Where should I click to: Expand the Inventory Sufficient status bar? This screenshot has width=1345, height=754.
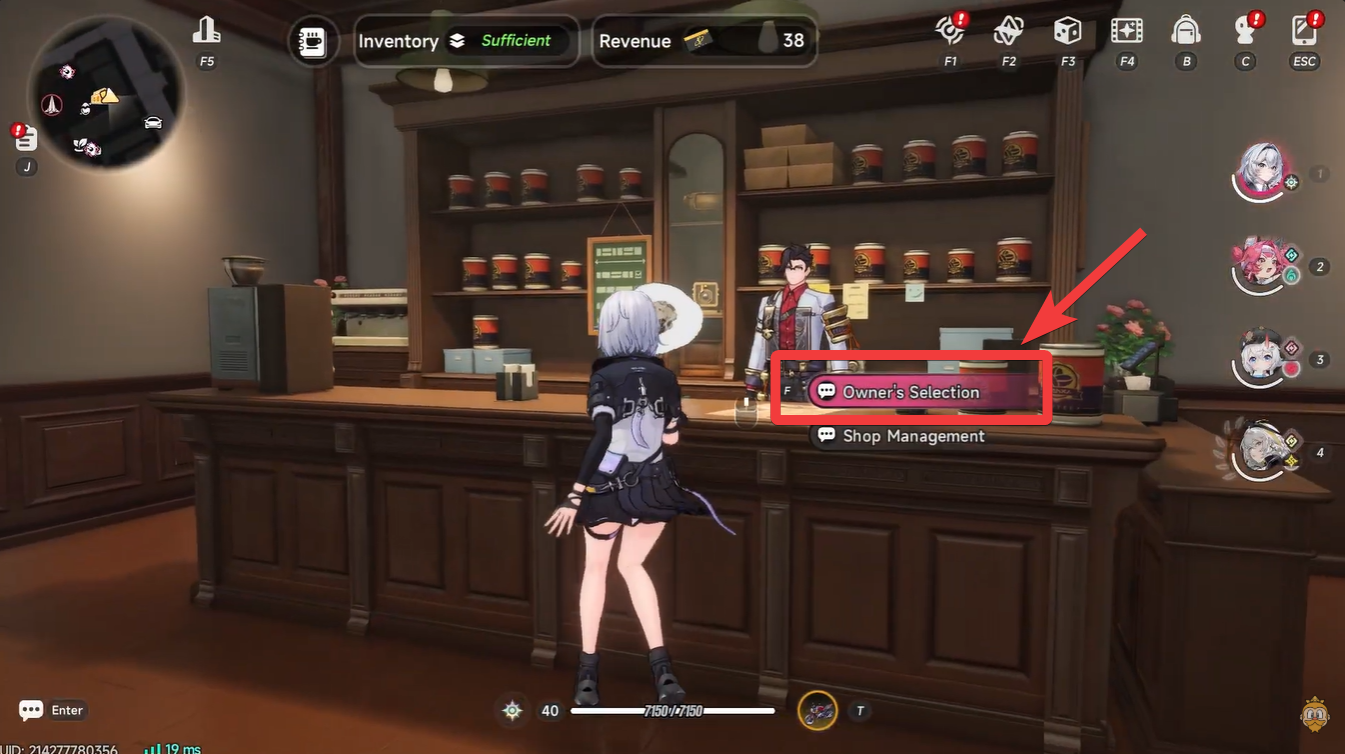point(466,41)
